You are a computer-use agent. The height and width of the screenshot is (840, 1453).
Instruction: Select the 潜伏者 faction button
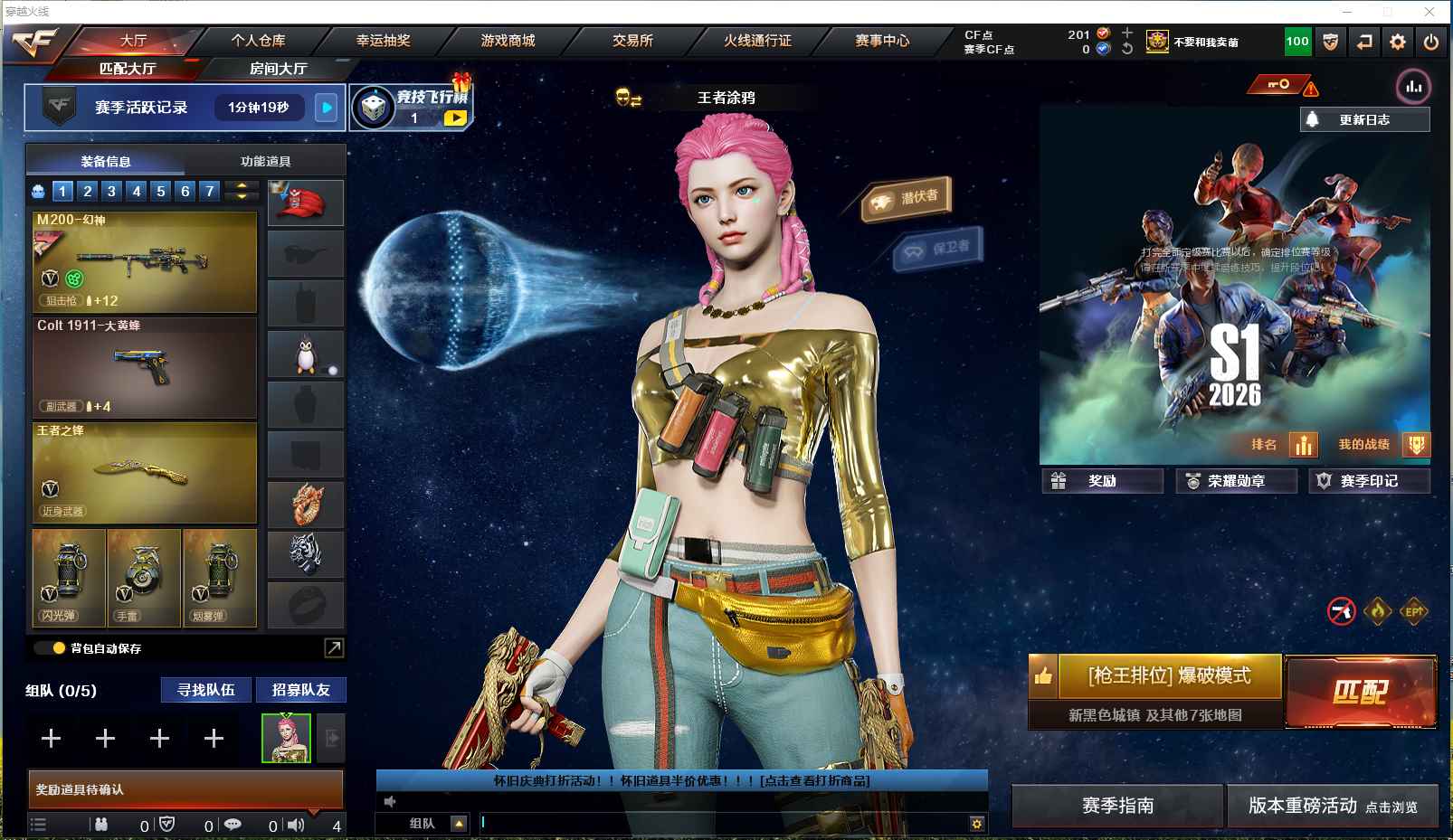point(907,198)
